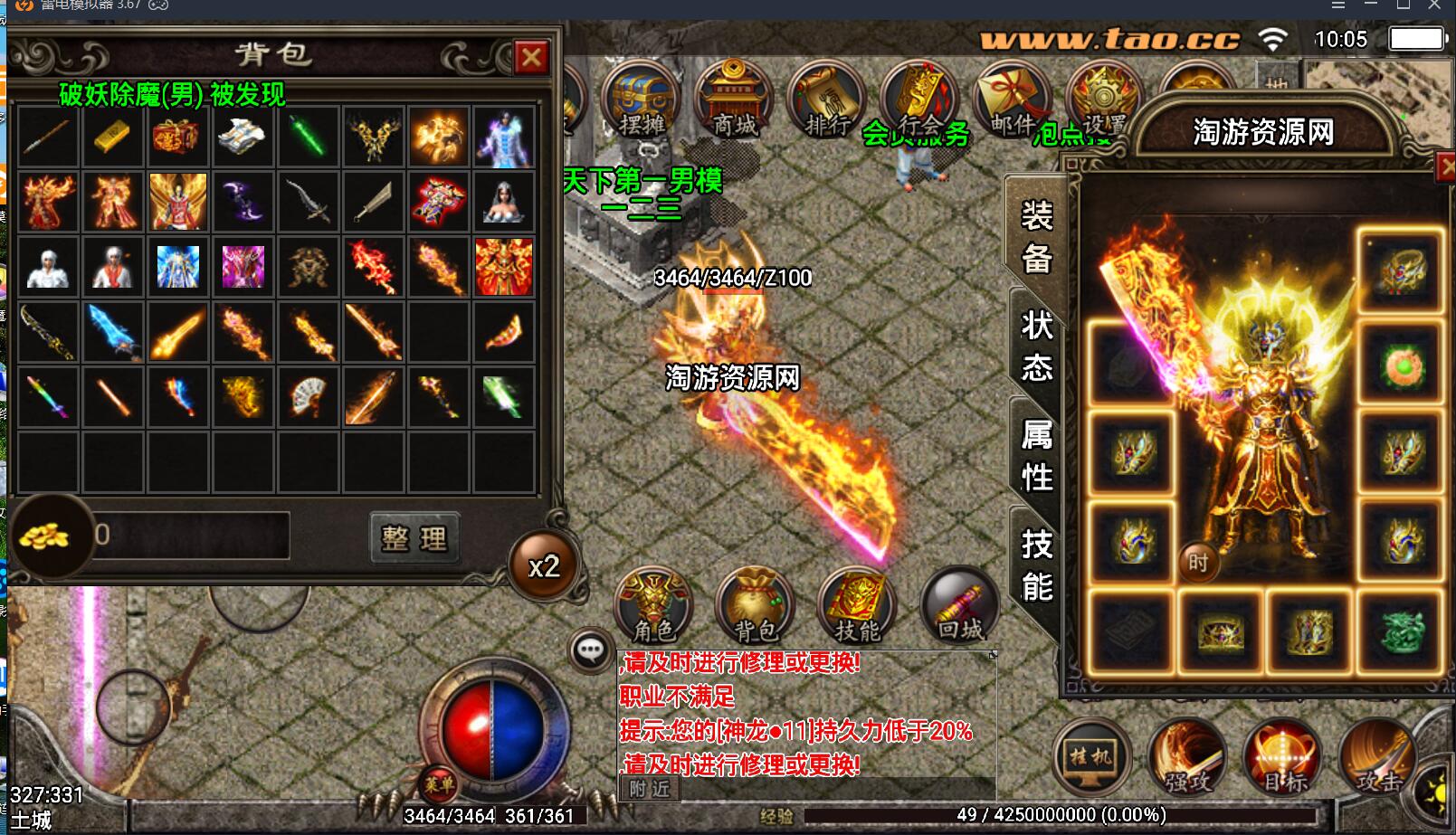Toggle the x2 speed button
The height and width of the screenshot is (835, 1456).
[544, 567]
